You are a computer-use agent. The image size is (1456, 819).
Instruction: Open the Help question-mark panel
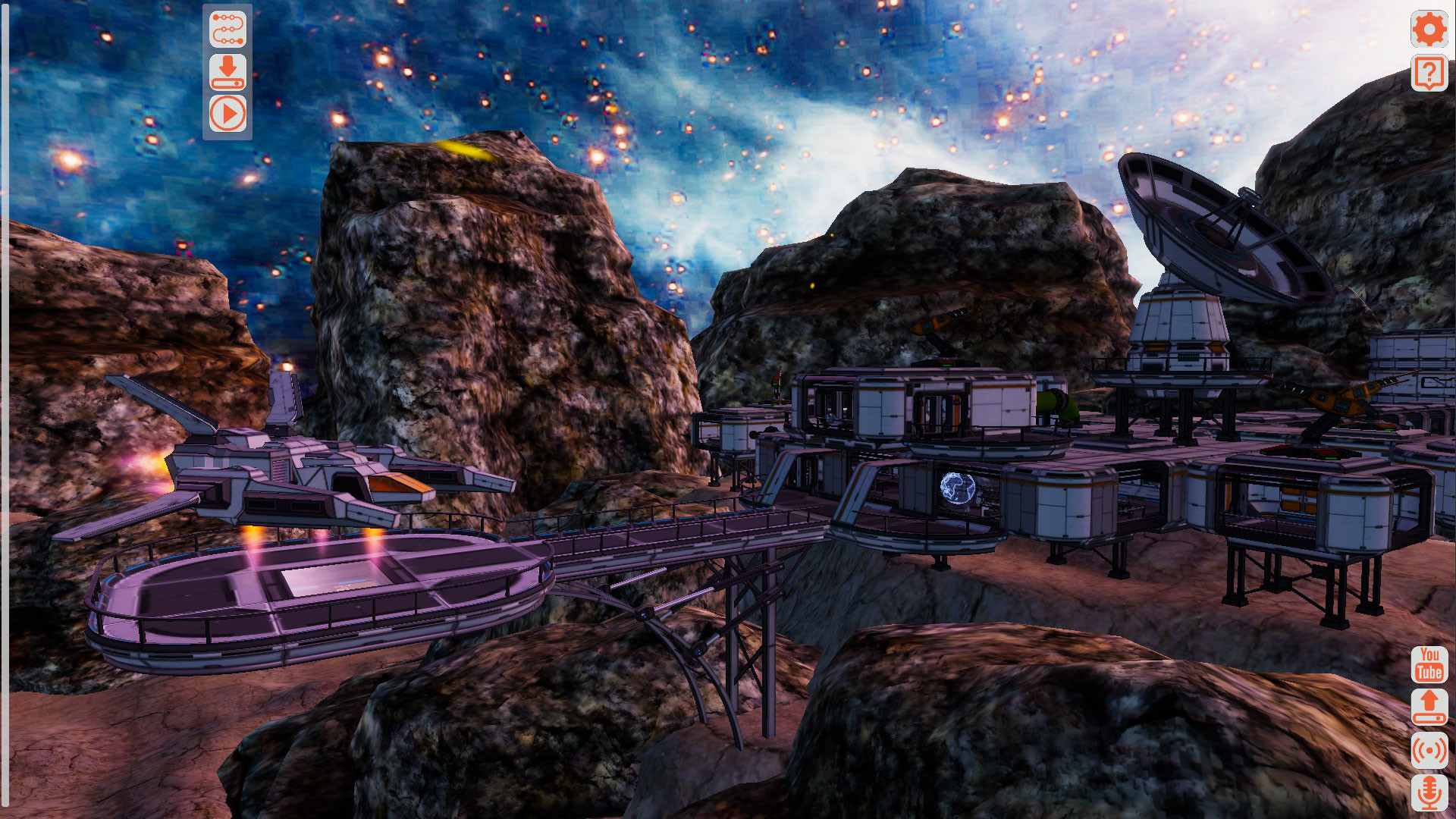[x=1429, y=74]
